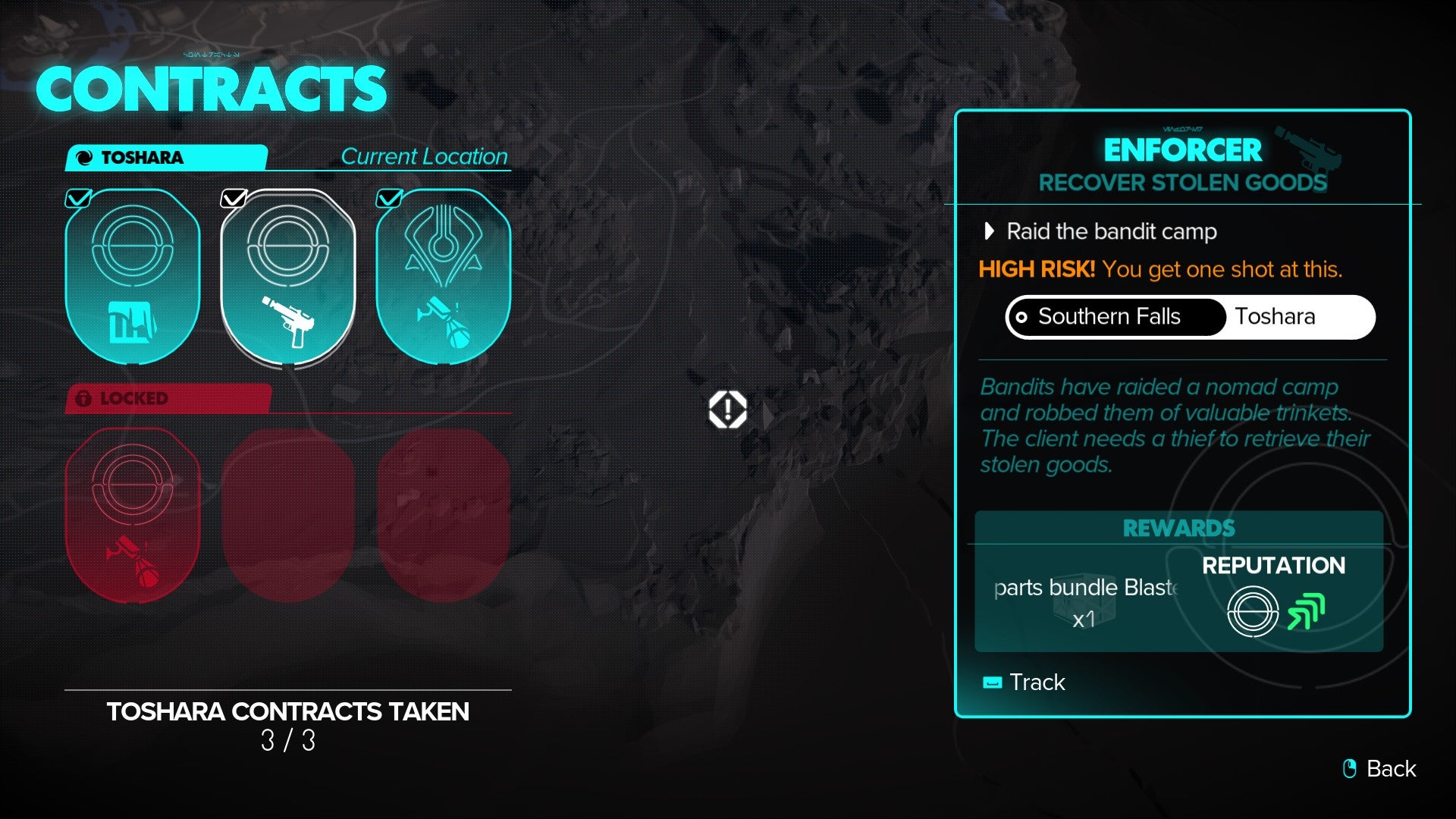Click the exclamation marker on the map
The height and width of the screenshot is (819, 1456).
tap(726, 409)
